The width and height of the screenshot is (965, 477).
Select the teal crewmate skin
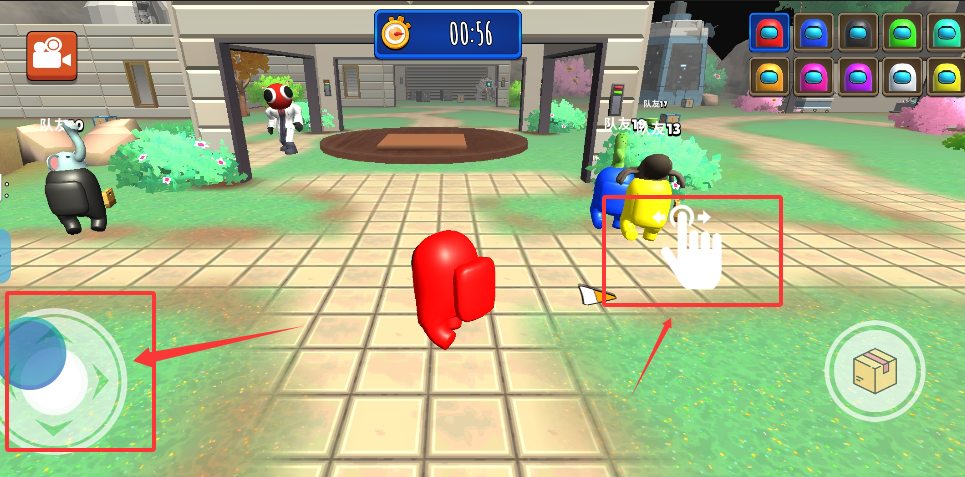946,33
